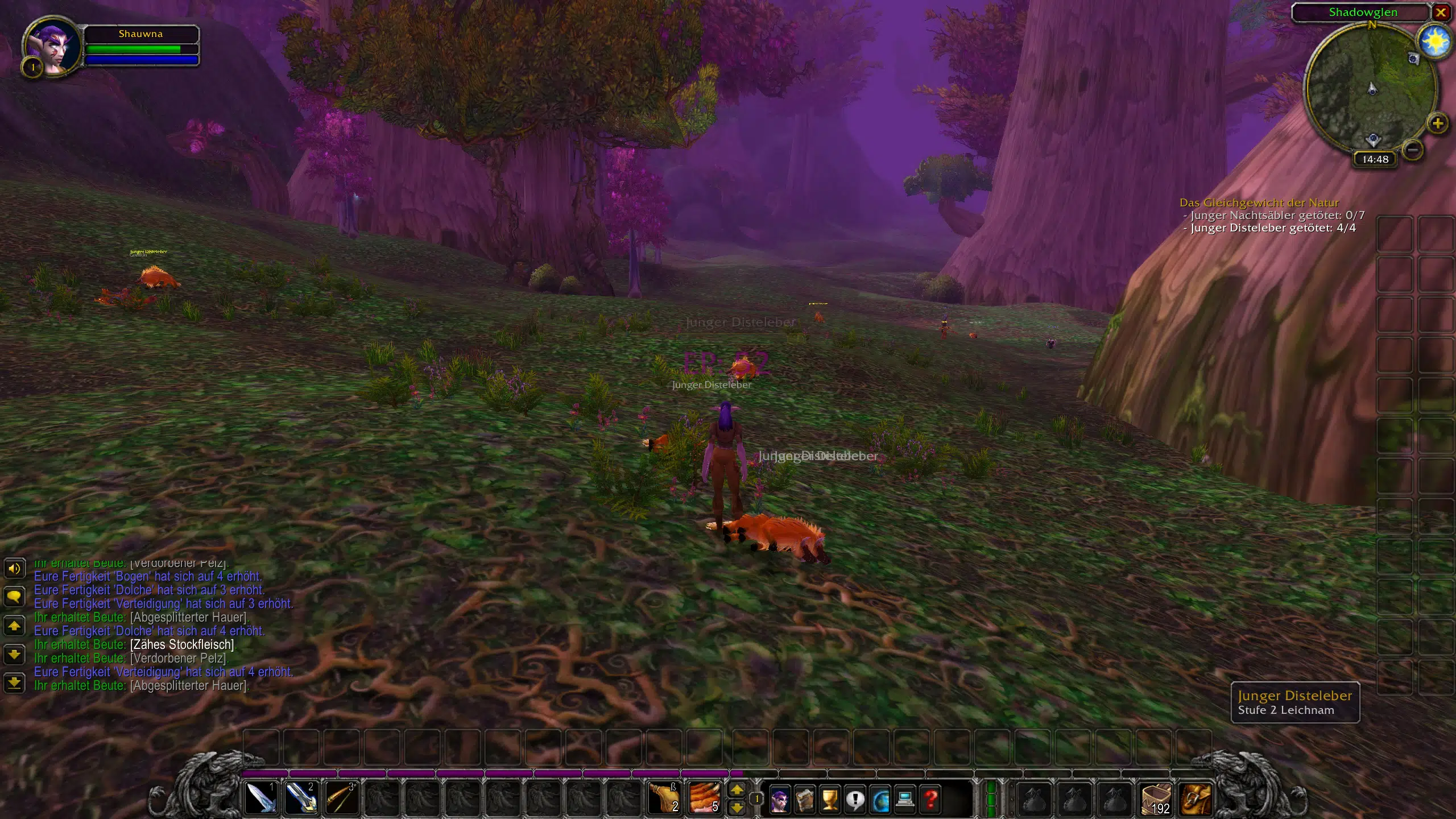
Task: Activate the blue dagger ability in slot 2
Action: pyautogui.click(x=301, y=798)
